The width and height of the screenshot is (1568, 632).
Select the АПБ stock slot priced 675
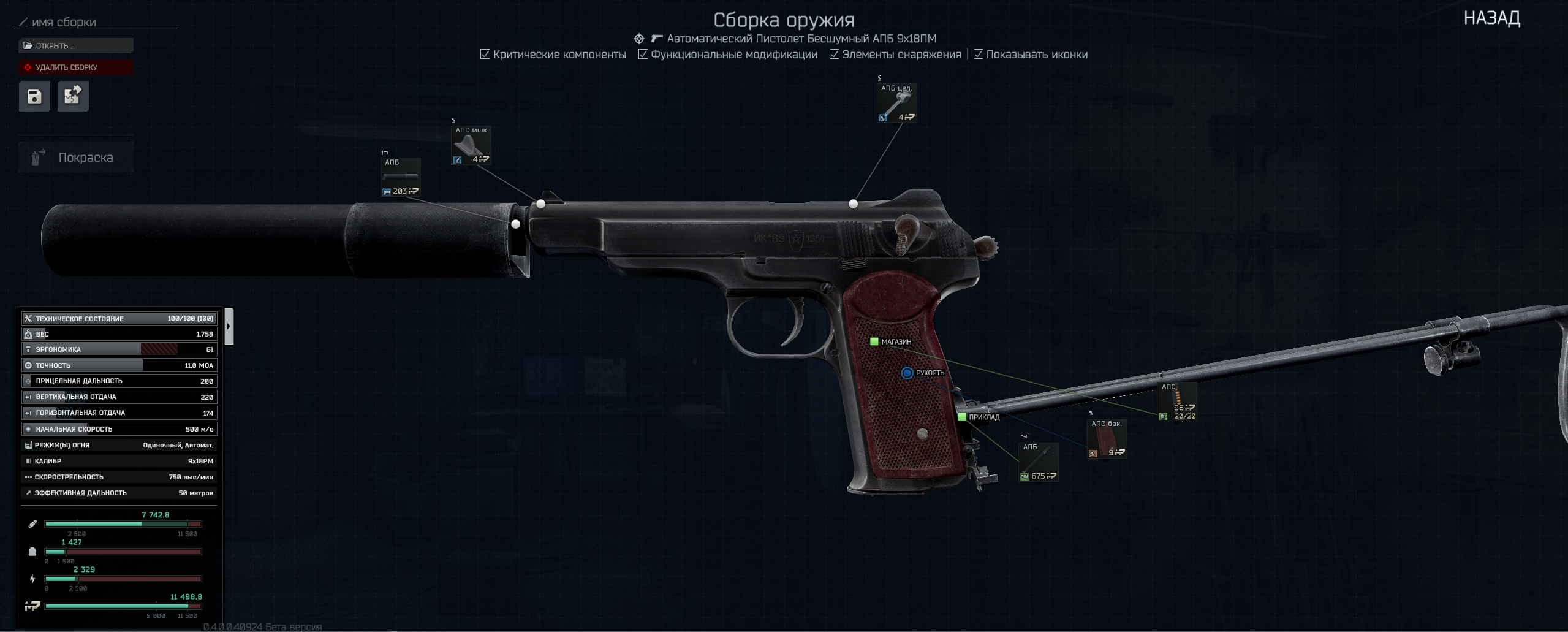tap(1038, 462)
